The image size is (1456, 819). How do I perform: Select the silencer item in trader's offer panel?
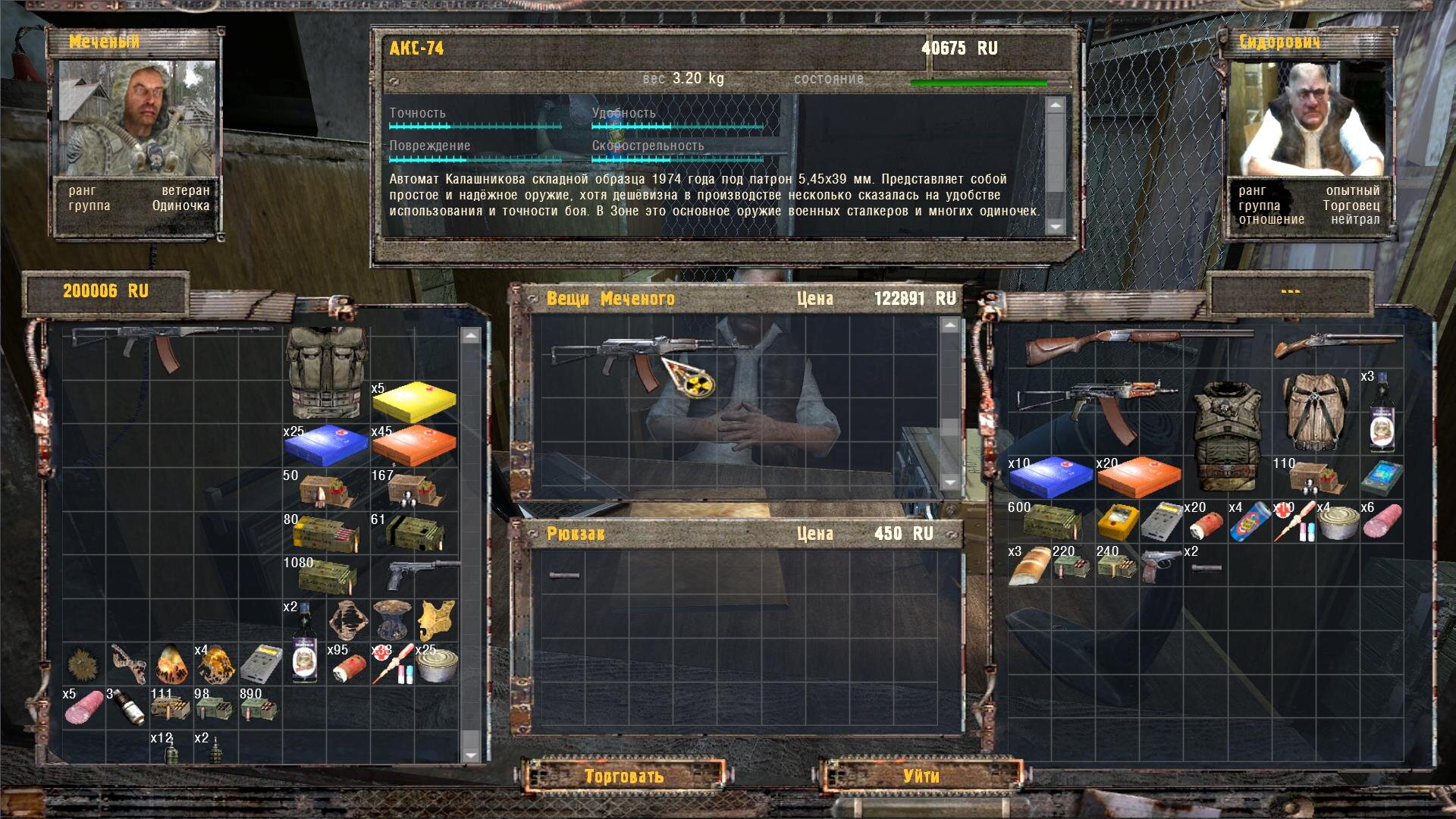pos(564,576)
